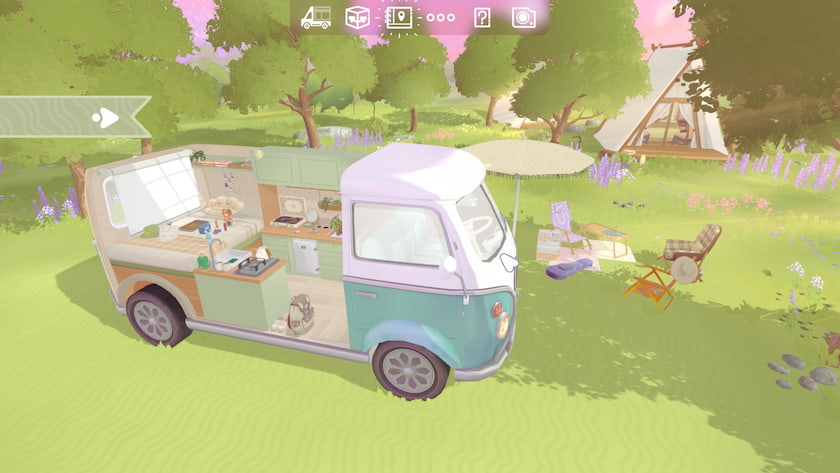Open the three-dots more options menu
Screen dimensions: 840x473
pos(440,17)
